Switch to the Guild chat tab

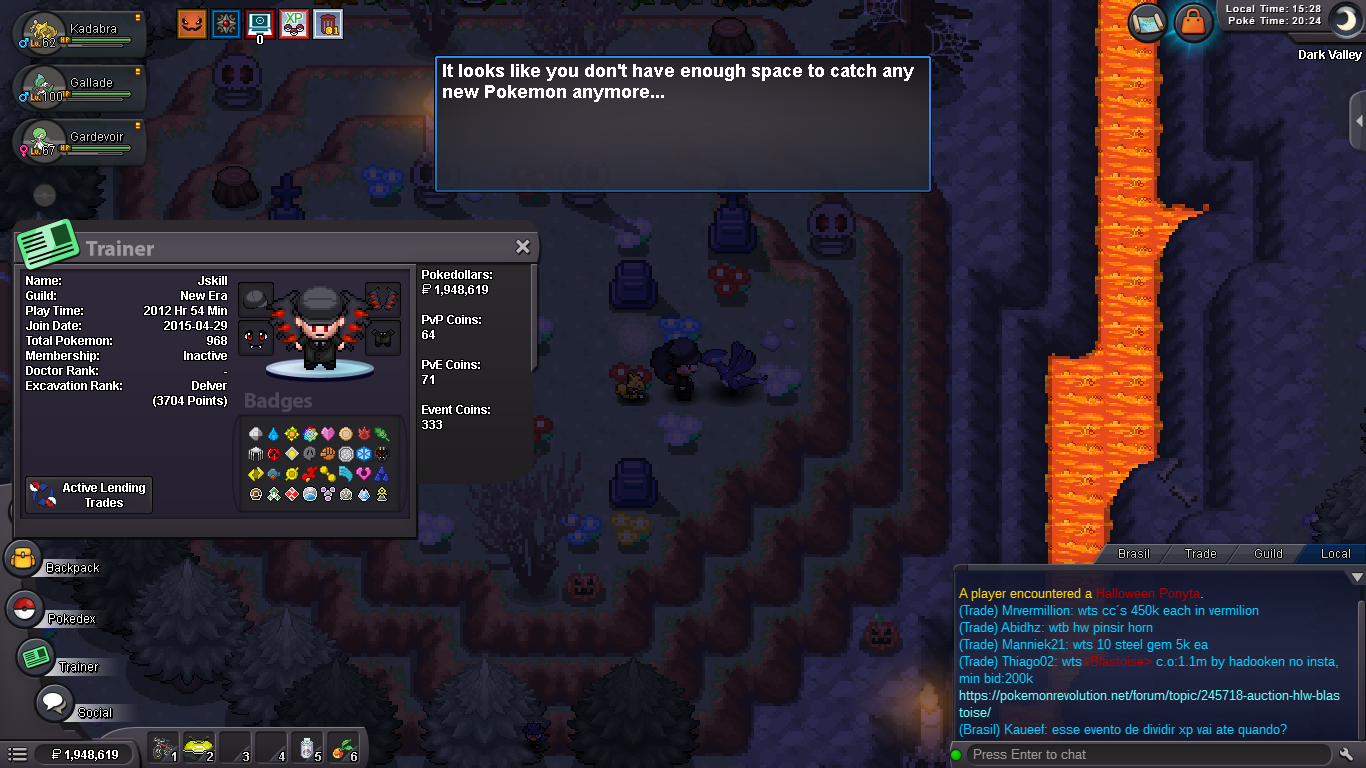click(x=1268, y=553)
